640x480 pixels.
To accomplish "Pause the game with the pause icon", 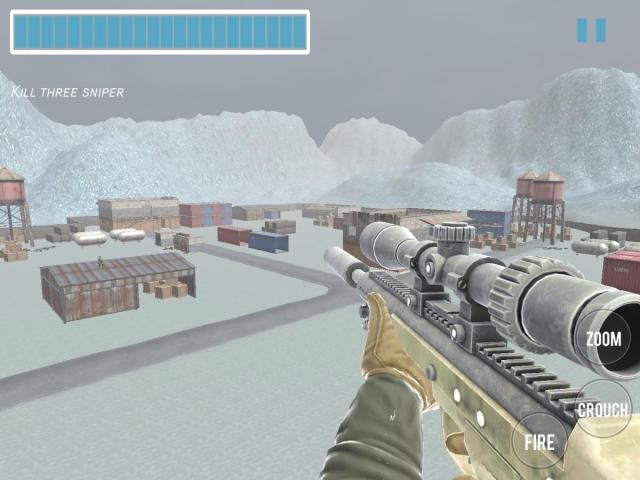I will 591,31.
